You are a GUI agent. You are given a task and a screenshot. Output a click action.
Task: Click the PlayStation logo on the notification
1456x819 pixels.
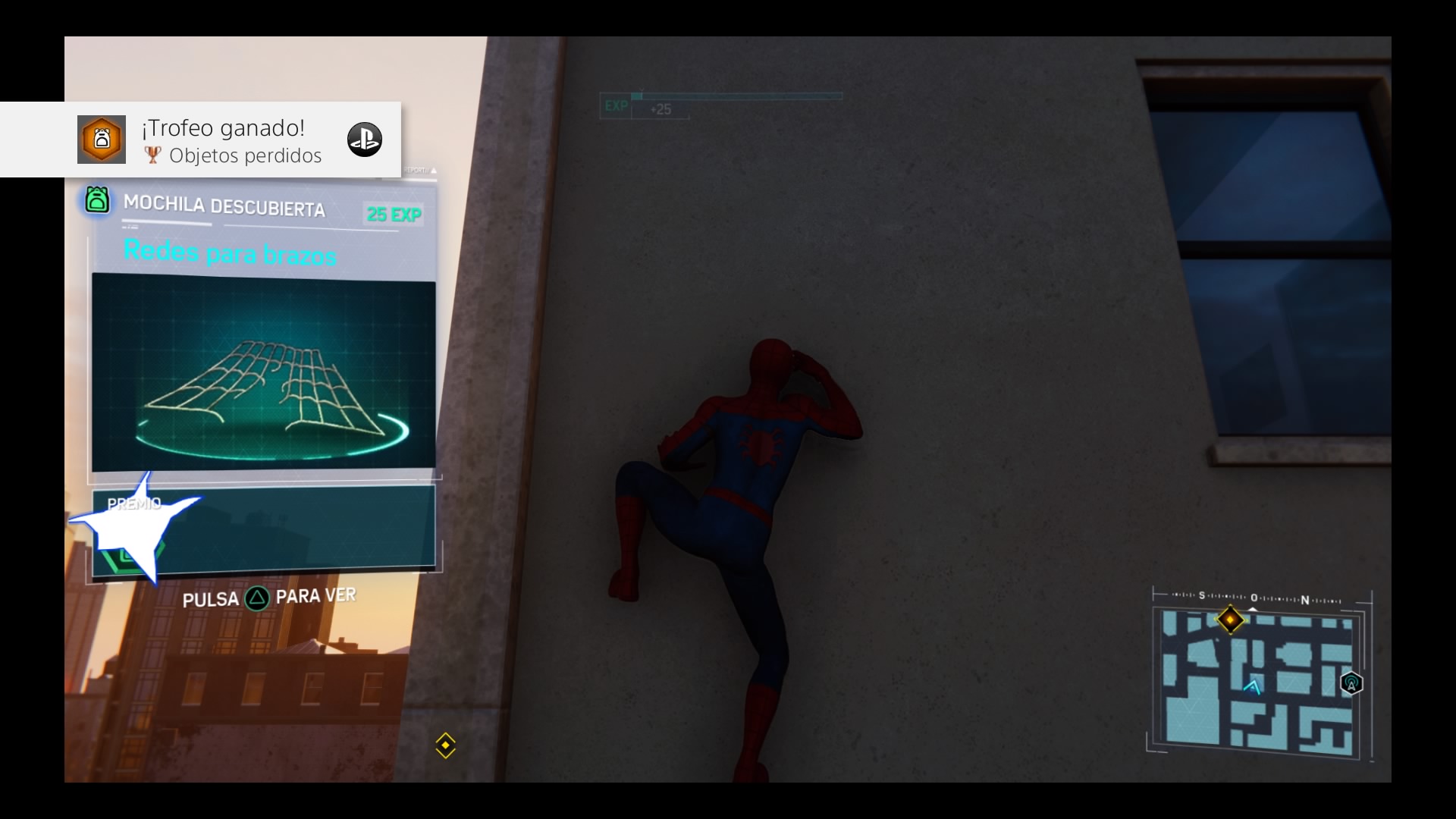click(x=364, y=140)
